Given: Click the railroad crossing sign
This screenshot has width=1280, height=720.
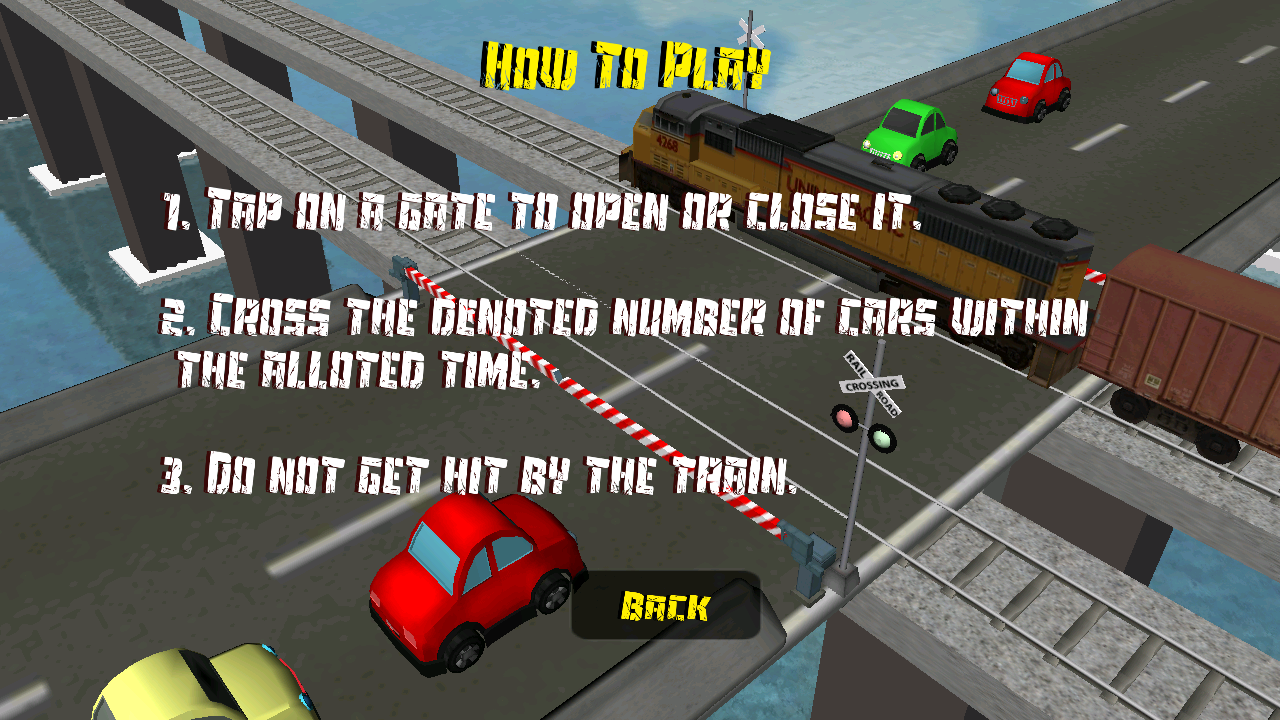Looking at the screenshot, I should tap(871, 381).
